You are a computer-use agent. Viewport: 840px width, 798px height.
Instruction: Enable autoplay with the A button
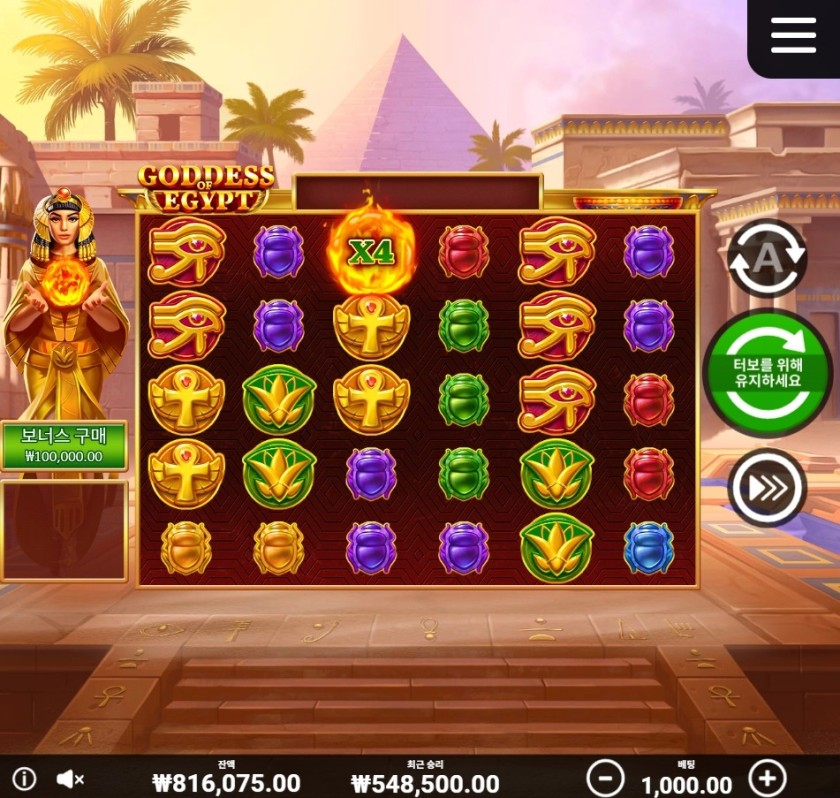click(766, 258)
